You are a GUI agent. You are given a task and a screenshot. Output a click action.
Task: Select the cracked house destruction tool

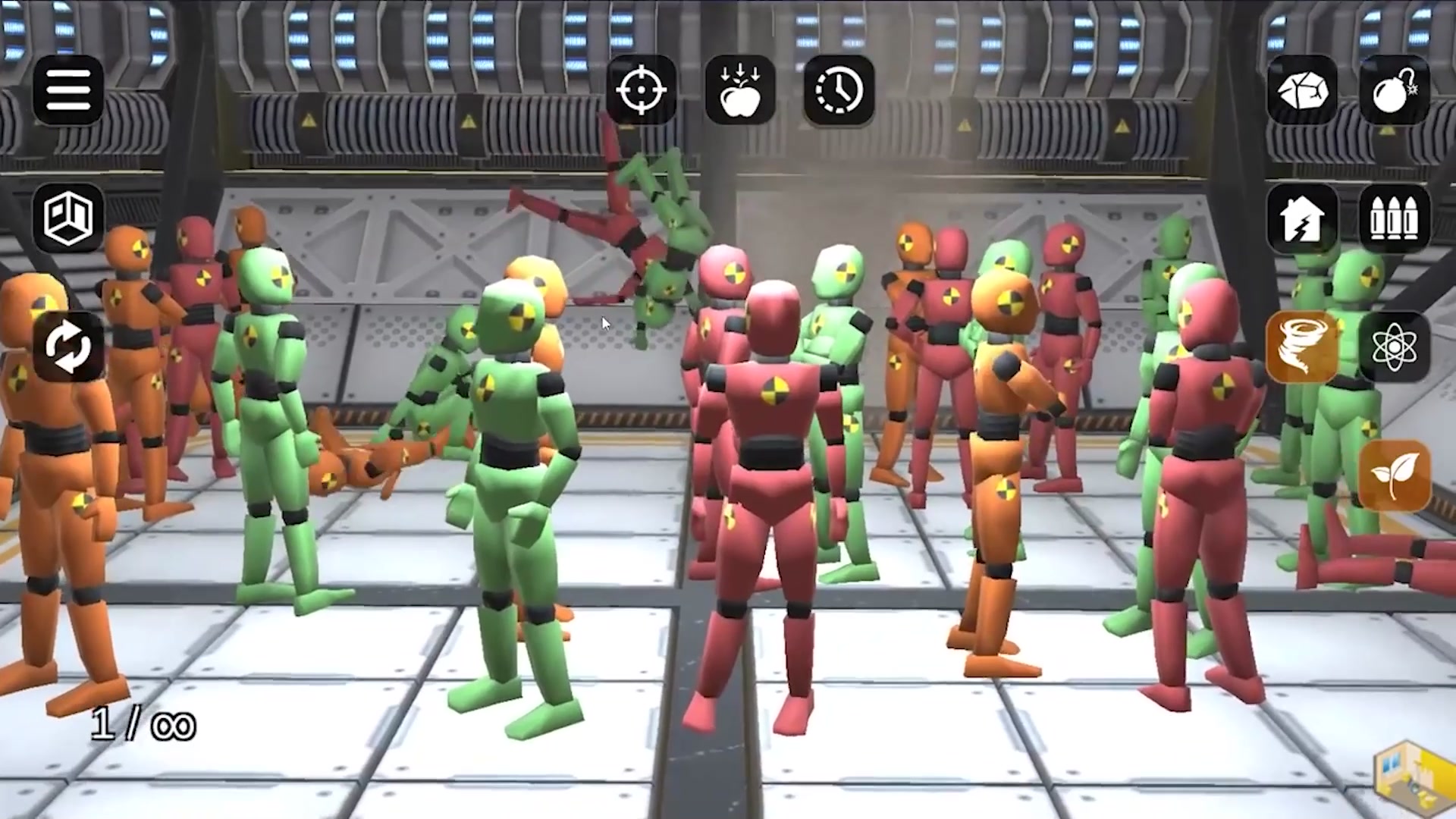1302,218
